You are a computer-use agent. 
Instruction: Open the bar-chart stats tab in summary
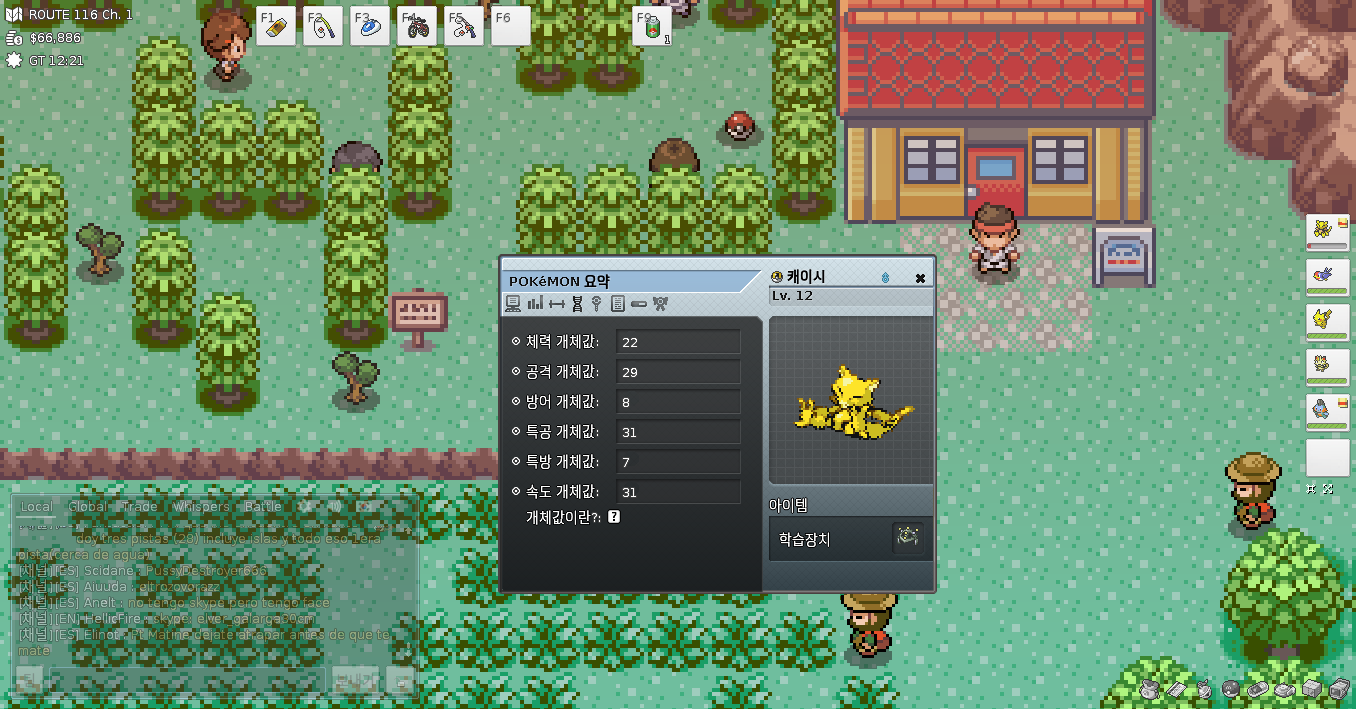pos(534,303)
